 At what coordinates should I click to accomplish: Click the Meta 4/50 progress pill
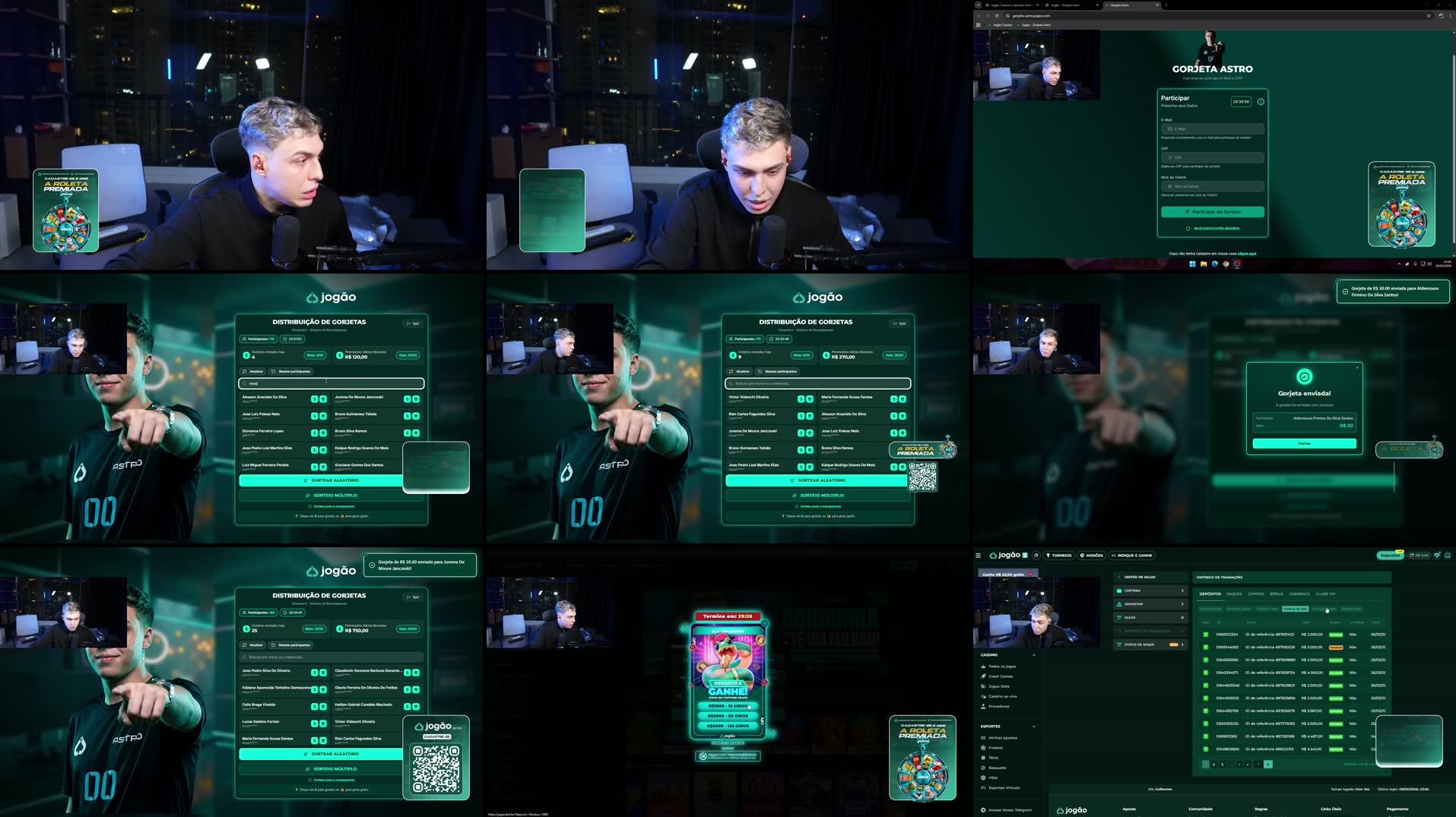(x=316, y=355)
